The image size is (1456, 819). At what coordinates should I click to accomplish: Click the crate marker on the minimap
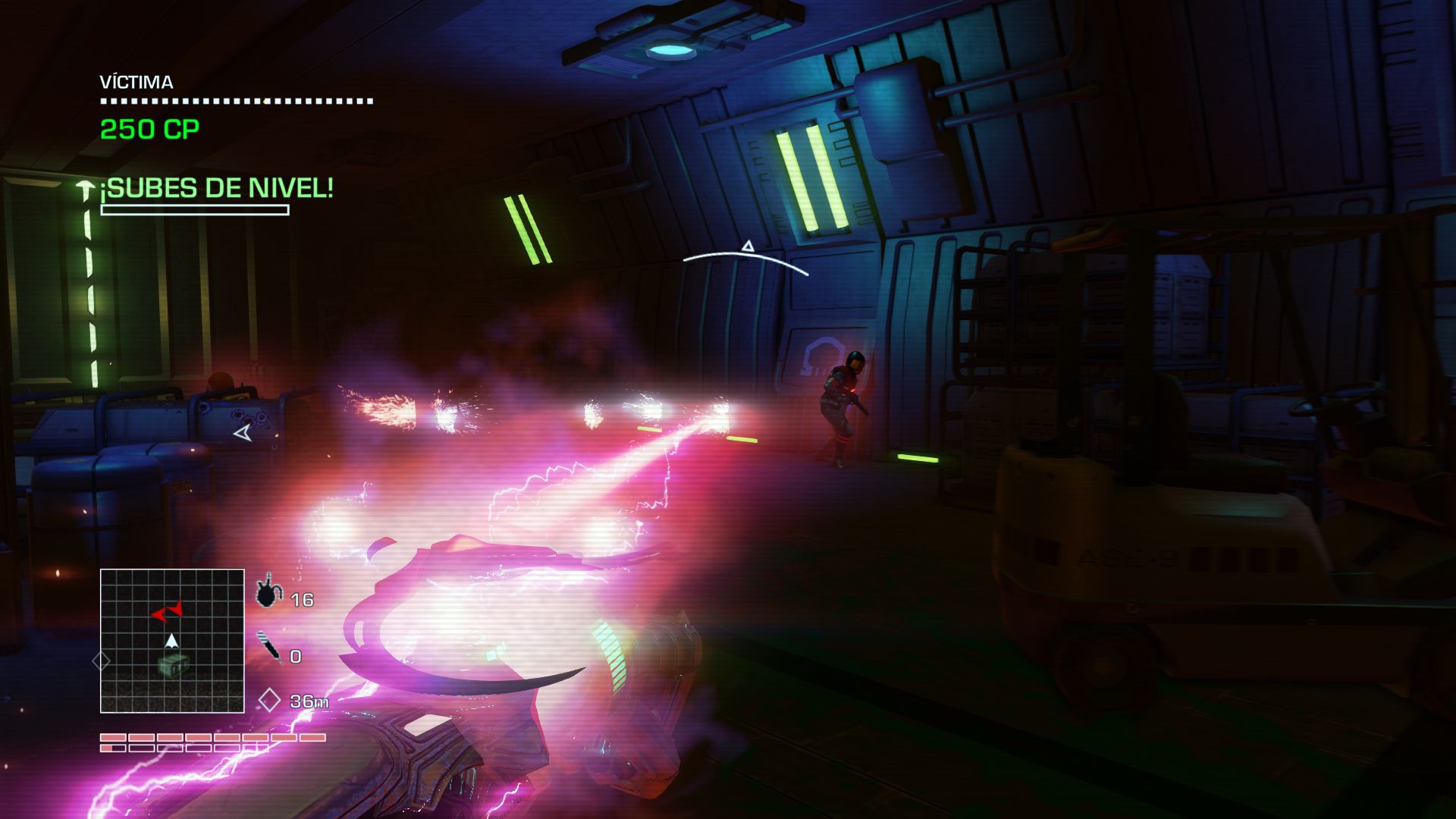(172, 666)
